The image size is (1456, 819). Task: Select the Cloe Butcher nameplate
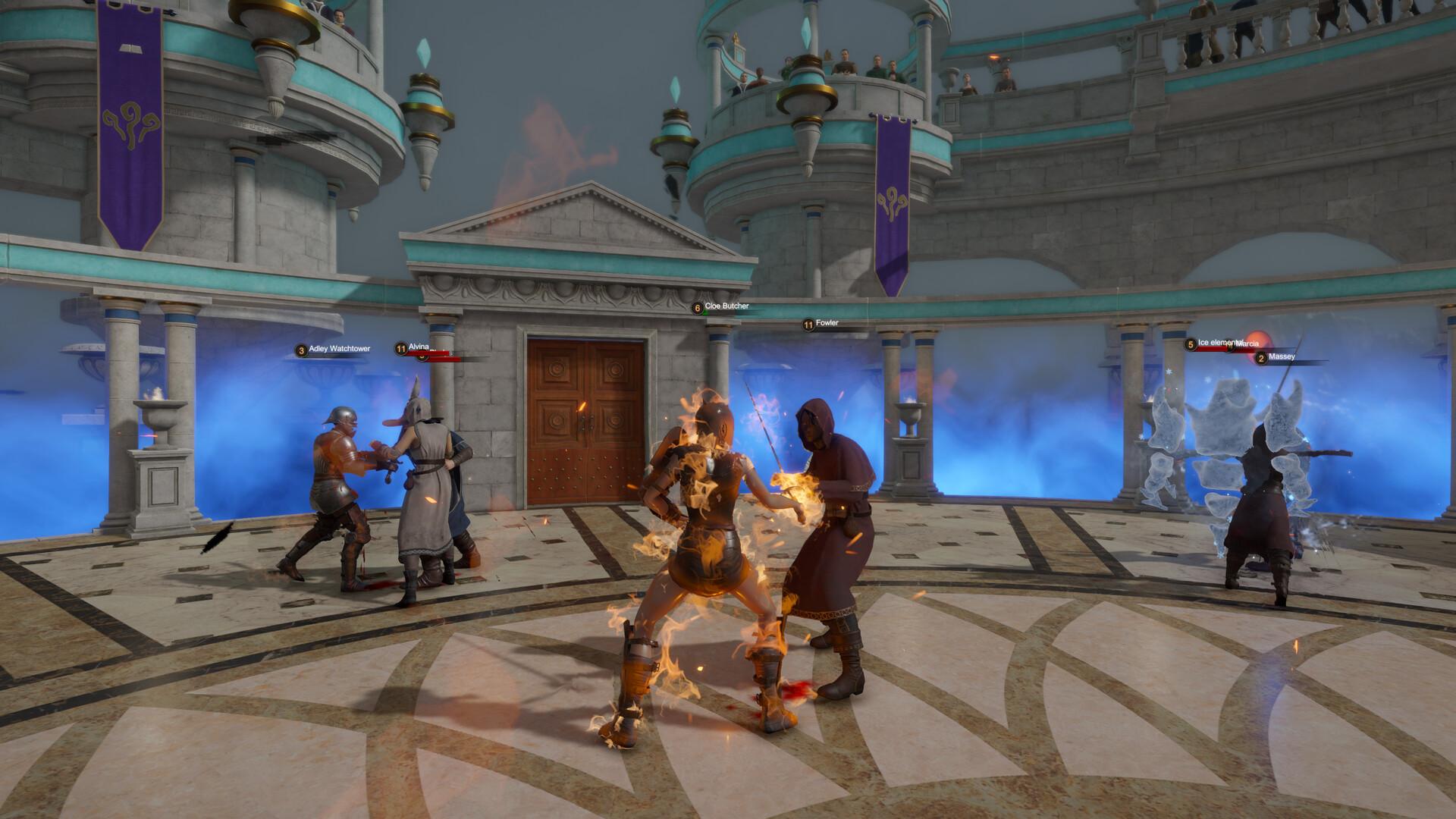click(728, 308)
